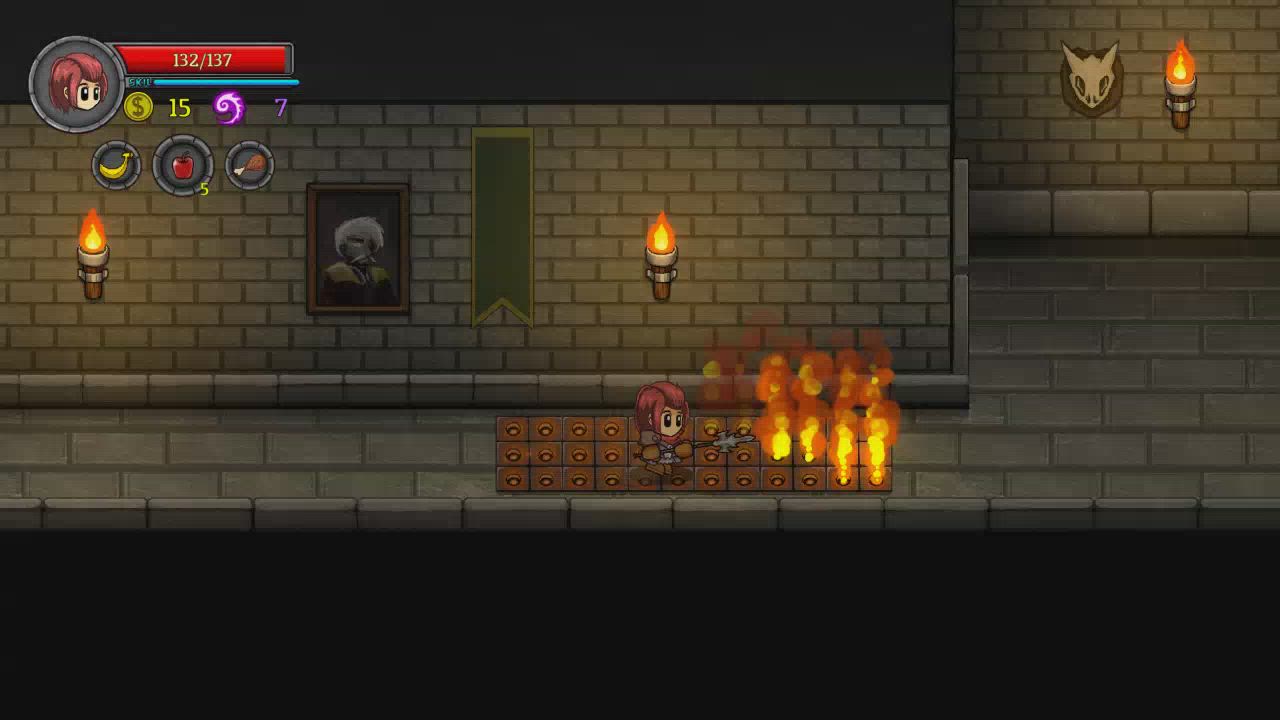Eat the apple from its item slot
1280x720 pixels.
click(182, 165)
